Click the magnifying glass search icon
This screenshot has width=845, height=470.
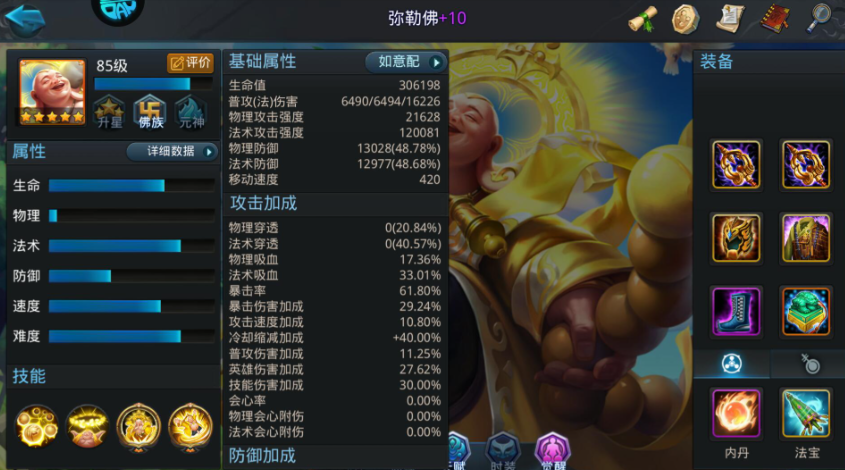(x=819, y=18)
